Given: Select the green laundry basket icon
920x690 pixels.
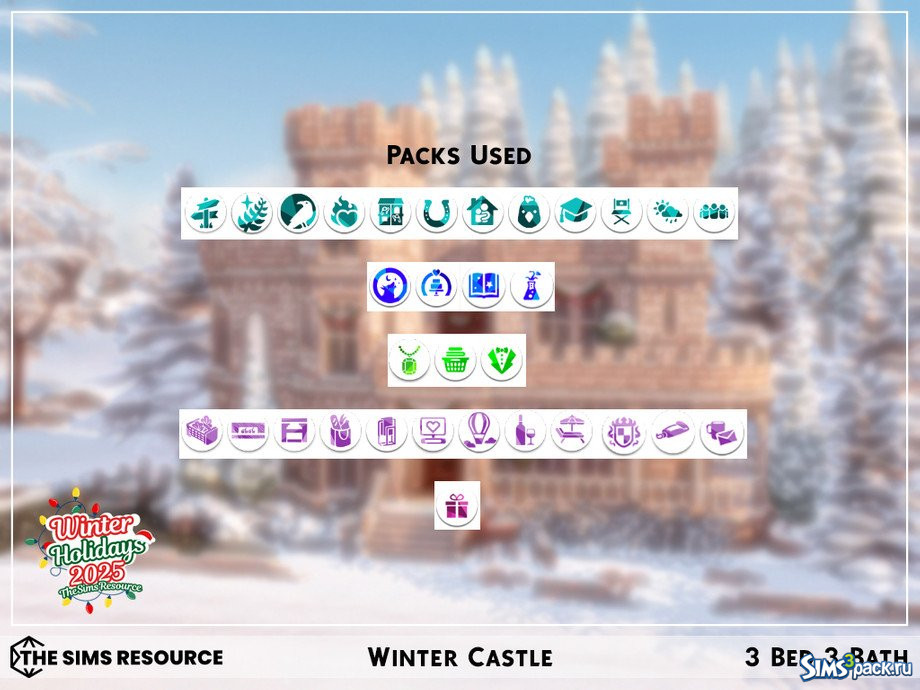Looking at the screenshot, I should click(x=456, y=361).
